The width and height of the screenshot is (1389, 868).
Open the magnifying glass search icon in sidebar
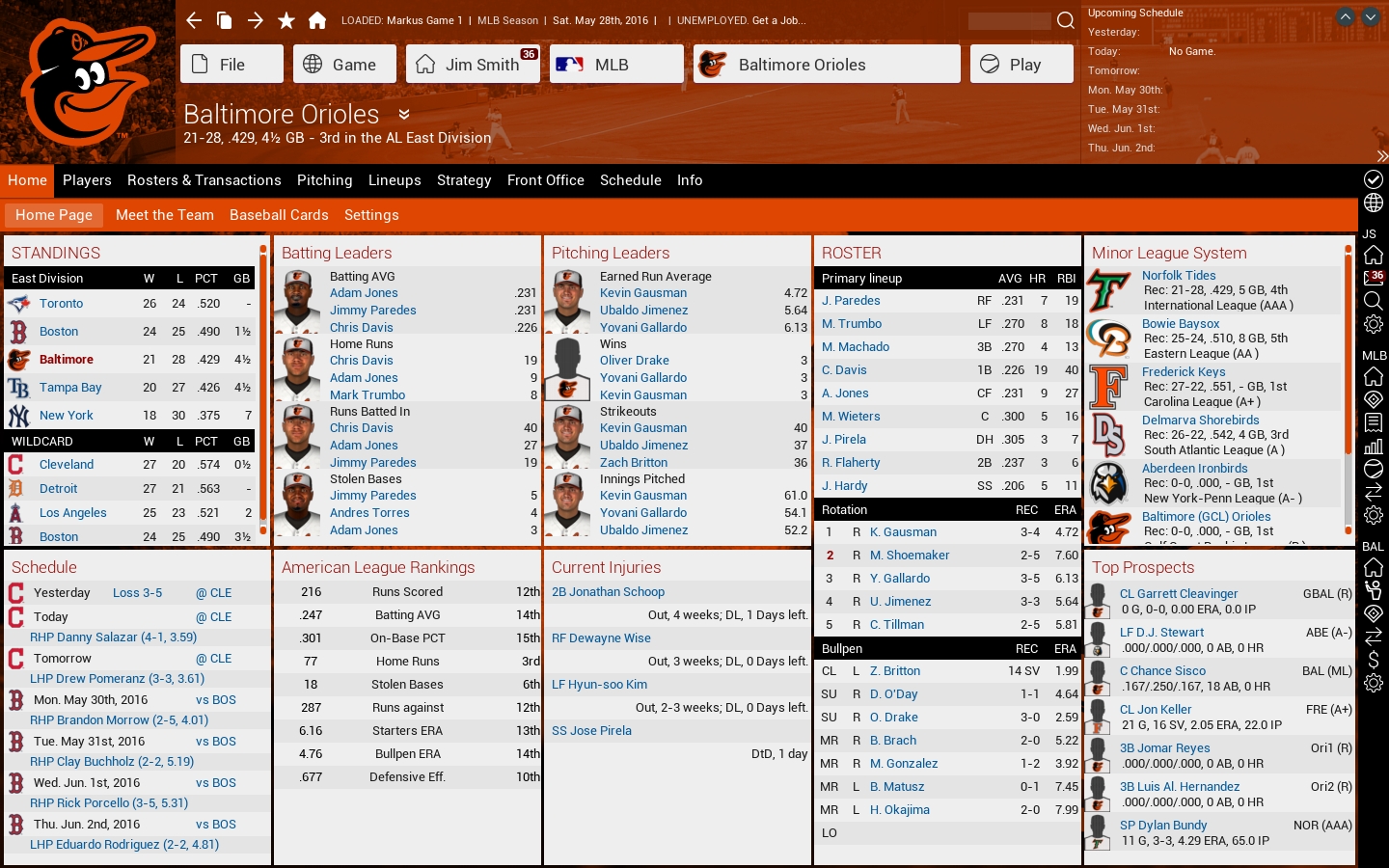click(1373, 299)
